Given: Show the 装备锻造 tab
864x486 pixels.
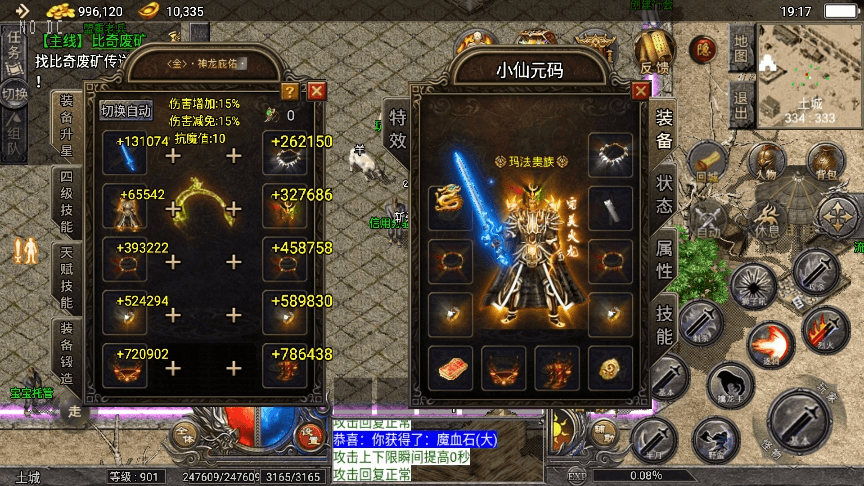Looking at the screenshot, I should click(66, 354).
